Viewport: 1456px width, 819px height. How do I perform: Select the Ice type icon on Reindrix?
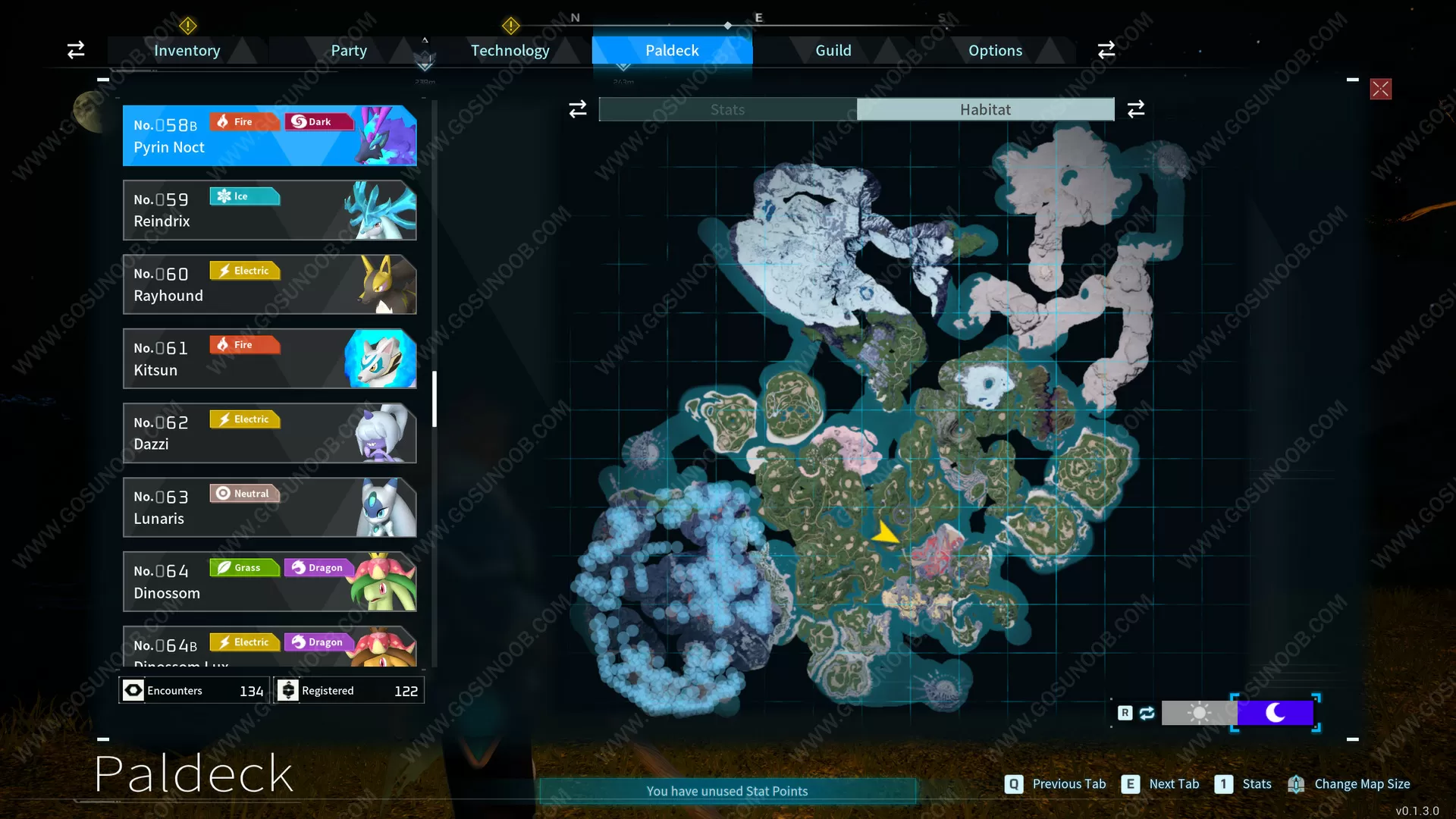[x=244, y=196]
